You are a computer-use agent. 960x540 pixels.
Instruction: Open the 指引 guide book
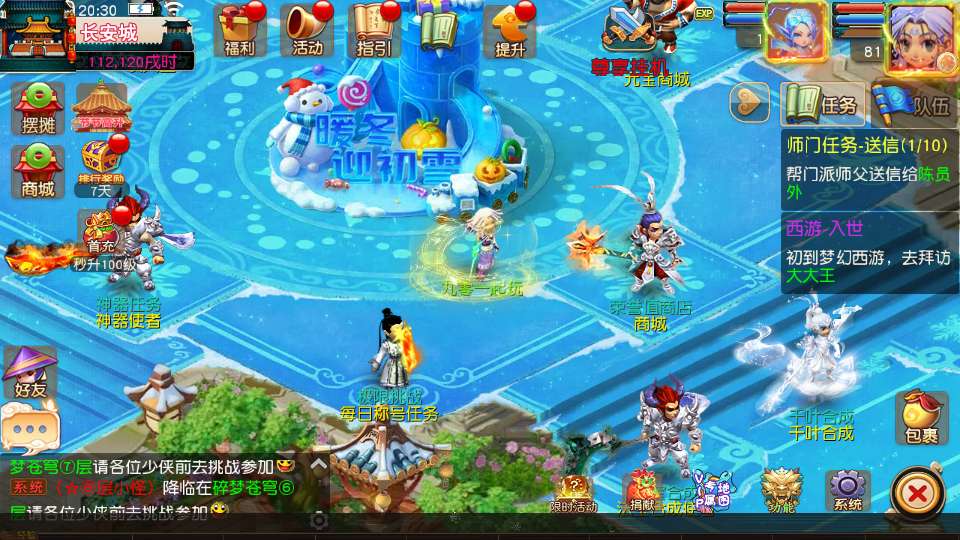click(374, 28)
